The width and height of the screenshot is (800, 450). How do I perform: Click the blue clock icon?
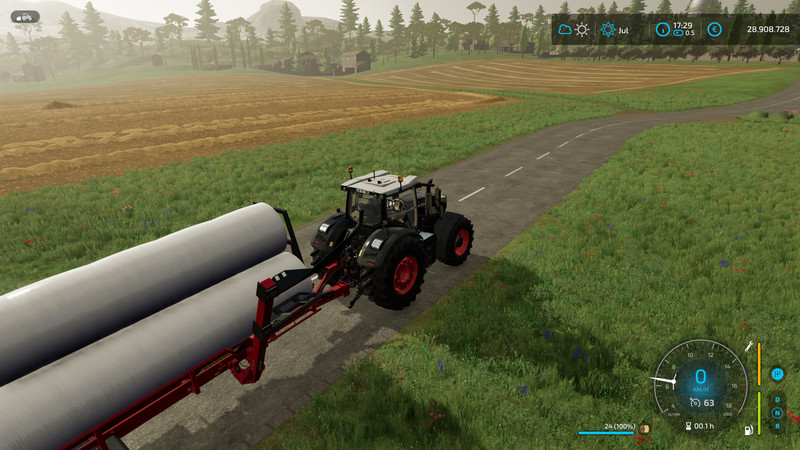[x=661, y=29]
